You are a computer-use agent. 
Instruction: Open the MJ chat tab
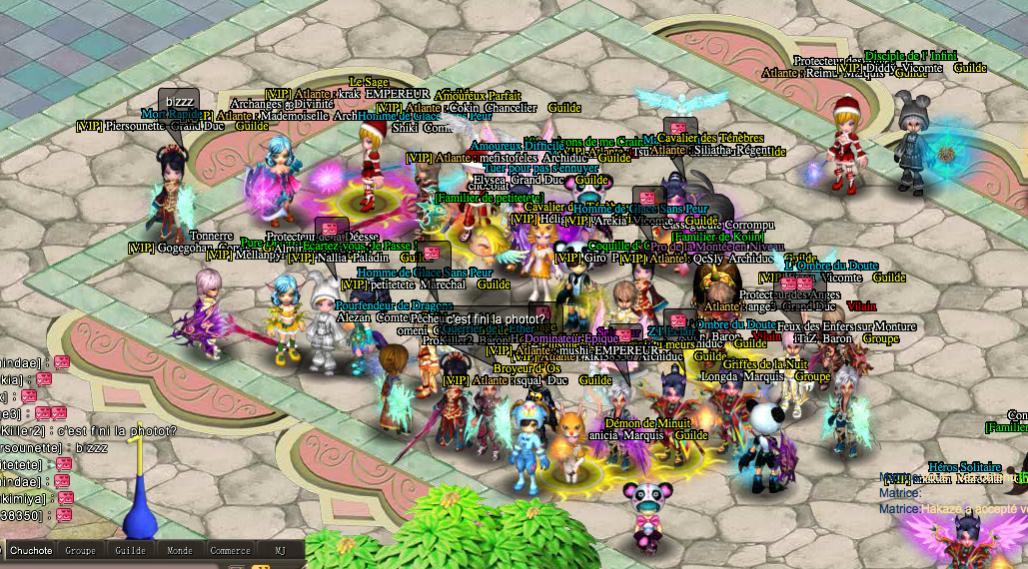279,550
